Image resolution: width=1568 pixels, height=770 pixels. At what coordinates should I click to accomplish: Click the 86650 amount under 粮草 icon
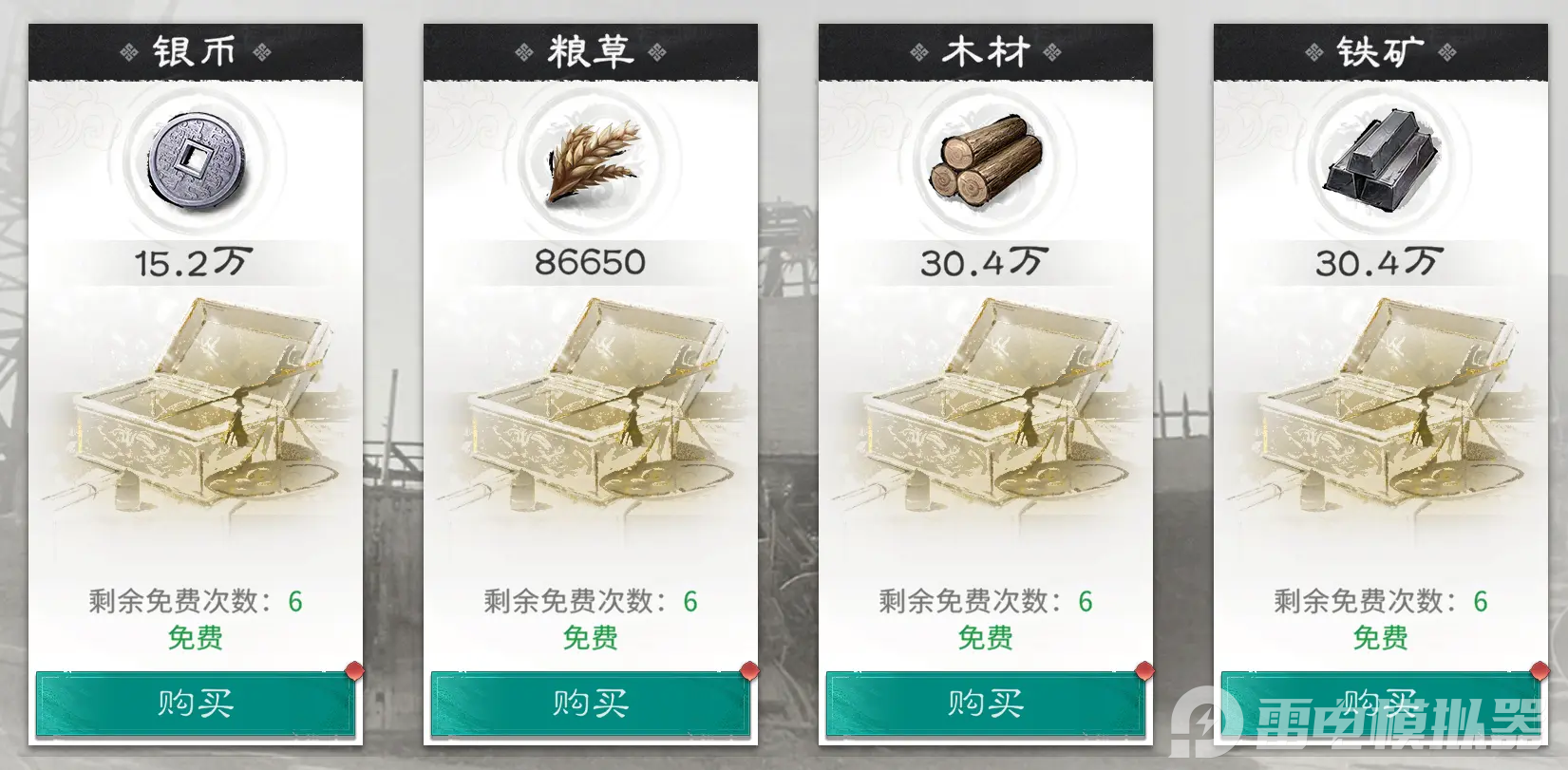click(x=589, y=261)
